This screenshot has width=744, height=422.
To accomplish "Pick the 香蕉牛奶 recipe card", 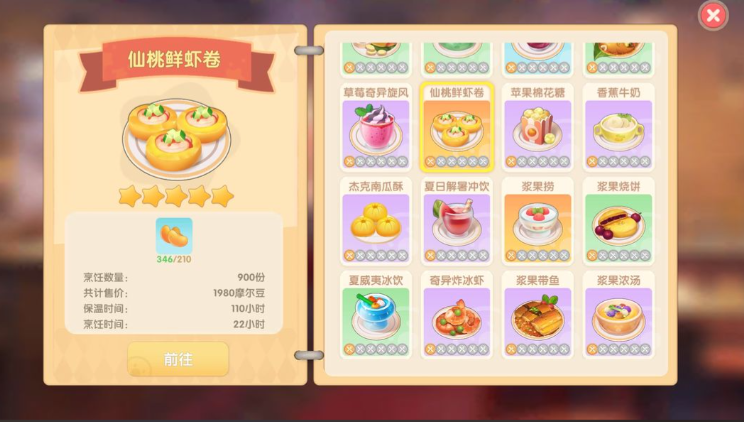I will (619, 128).
